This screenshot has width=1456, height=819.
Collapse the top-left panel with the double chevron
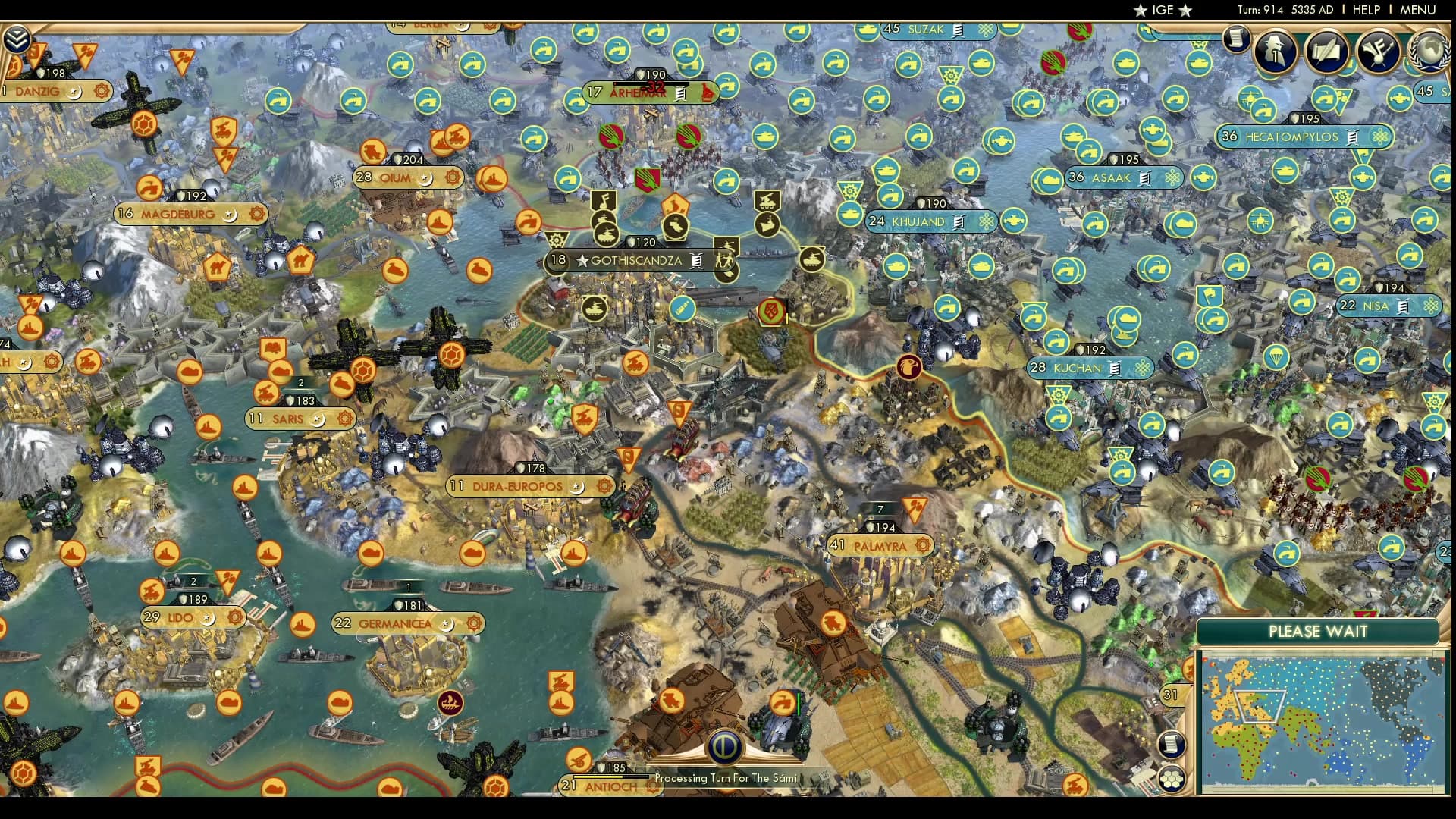pyautogui.click(x=17, y=38)
